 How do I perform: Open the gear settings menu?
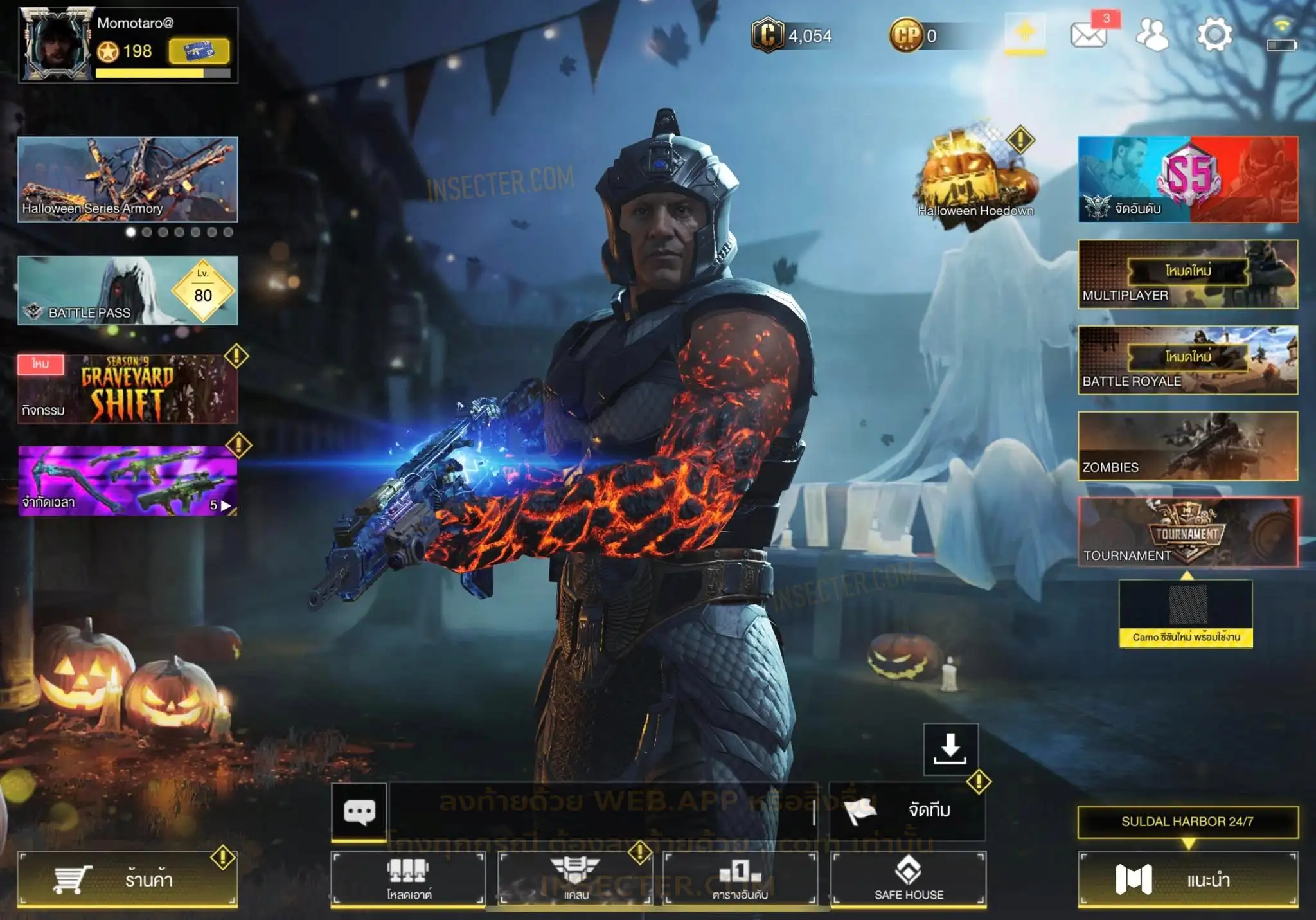pyautogui.click(x=1214, y=34)
